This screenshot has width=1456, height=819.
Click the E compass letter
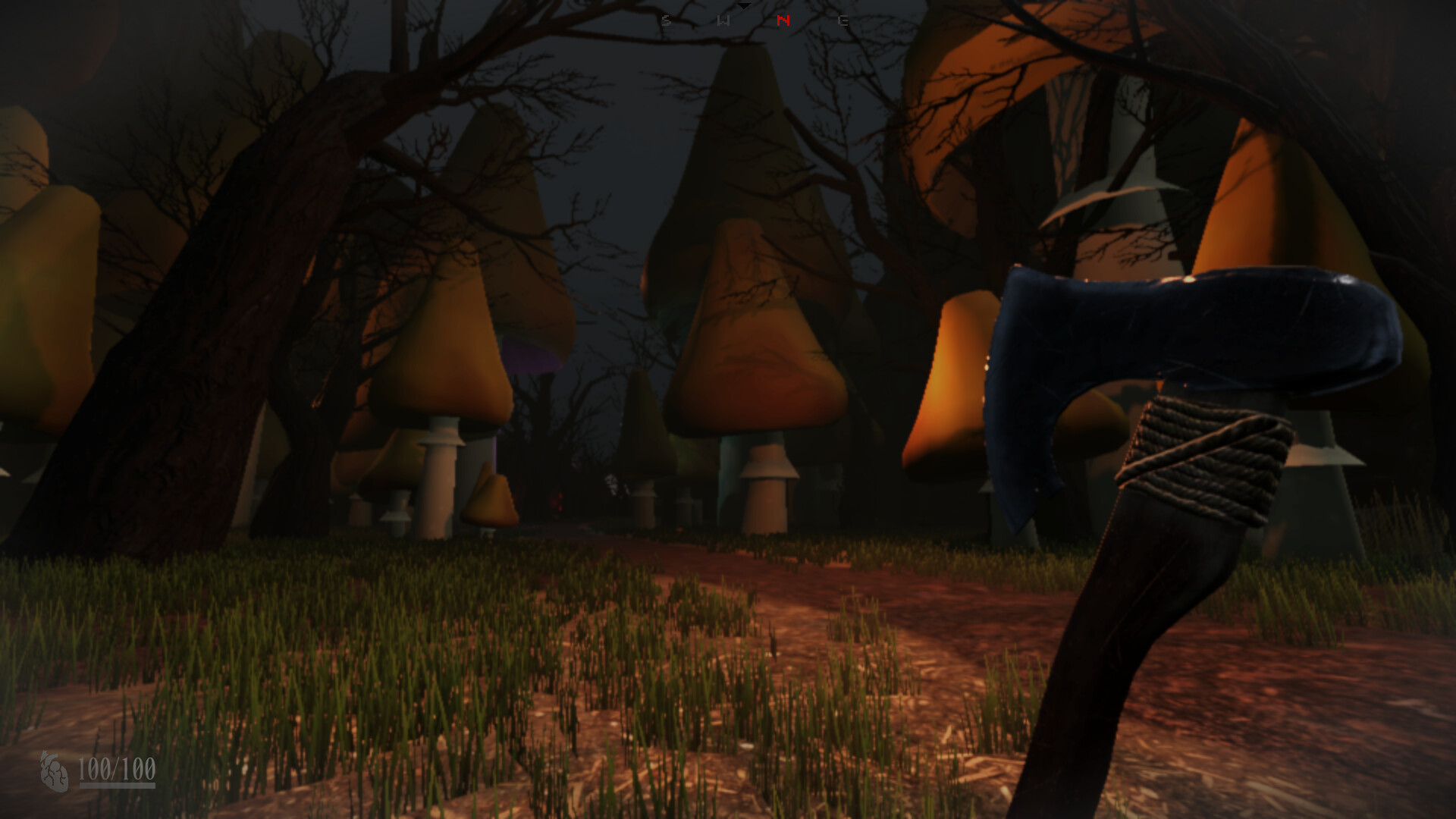point(844,20)
